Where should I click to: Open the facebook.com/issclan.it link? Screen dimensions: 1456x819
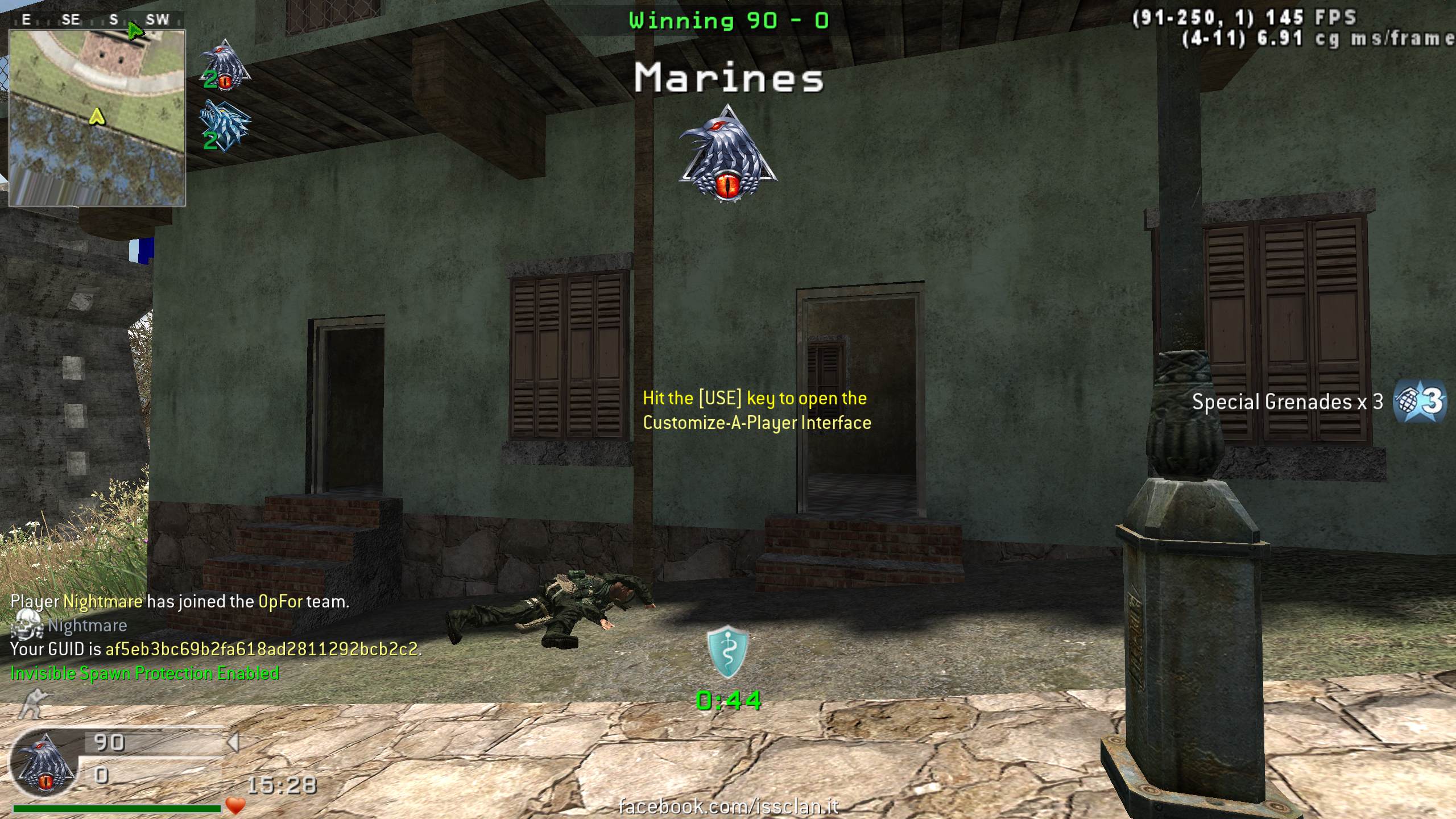(728, 806)
